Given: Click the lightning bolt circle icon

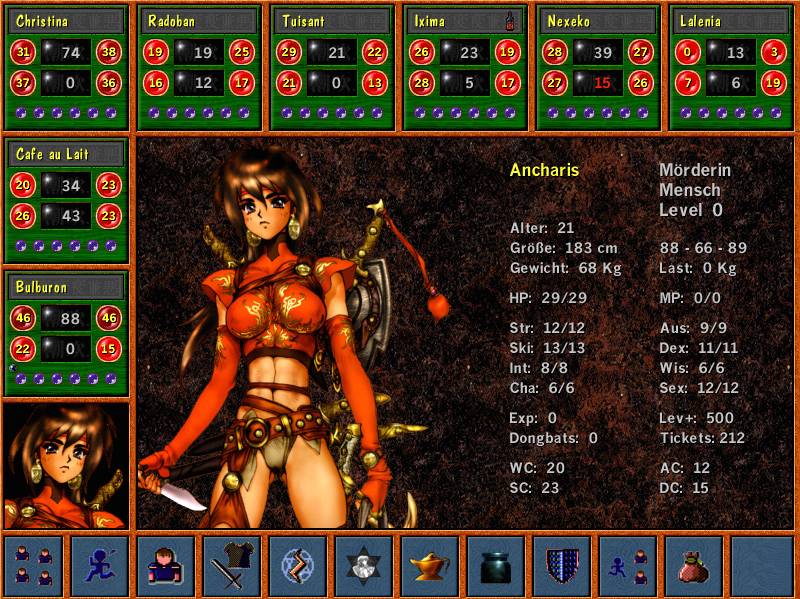Looking at the screenshot, I should click(x=298, y=566).
